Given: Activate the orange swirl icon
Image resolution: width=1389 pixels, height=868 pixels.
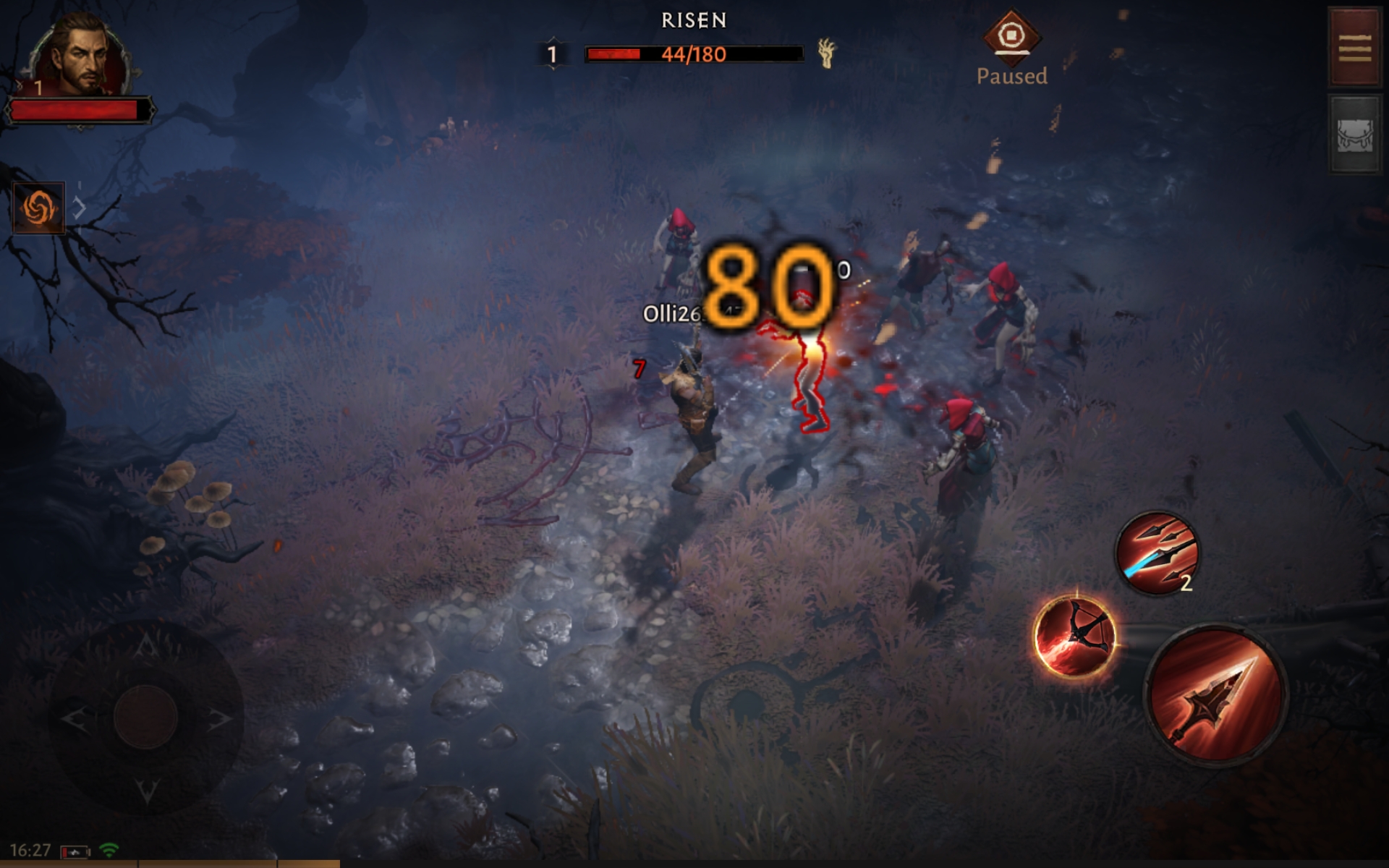Looking at the screenshot, I should coord(39,208).
